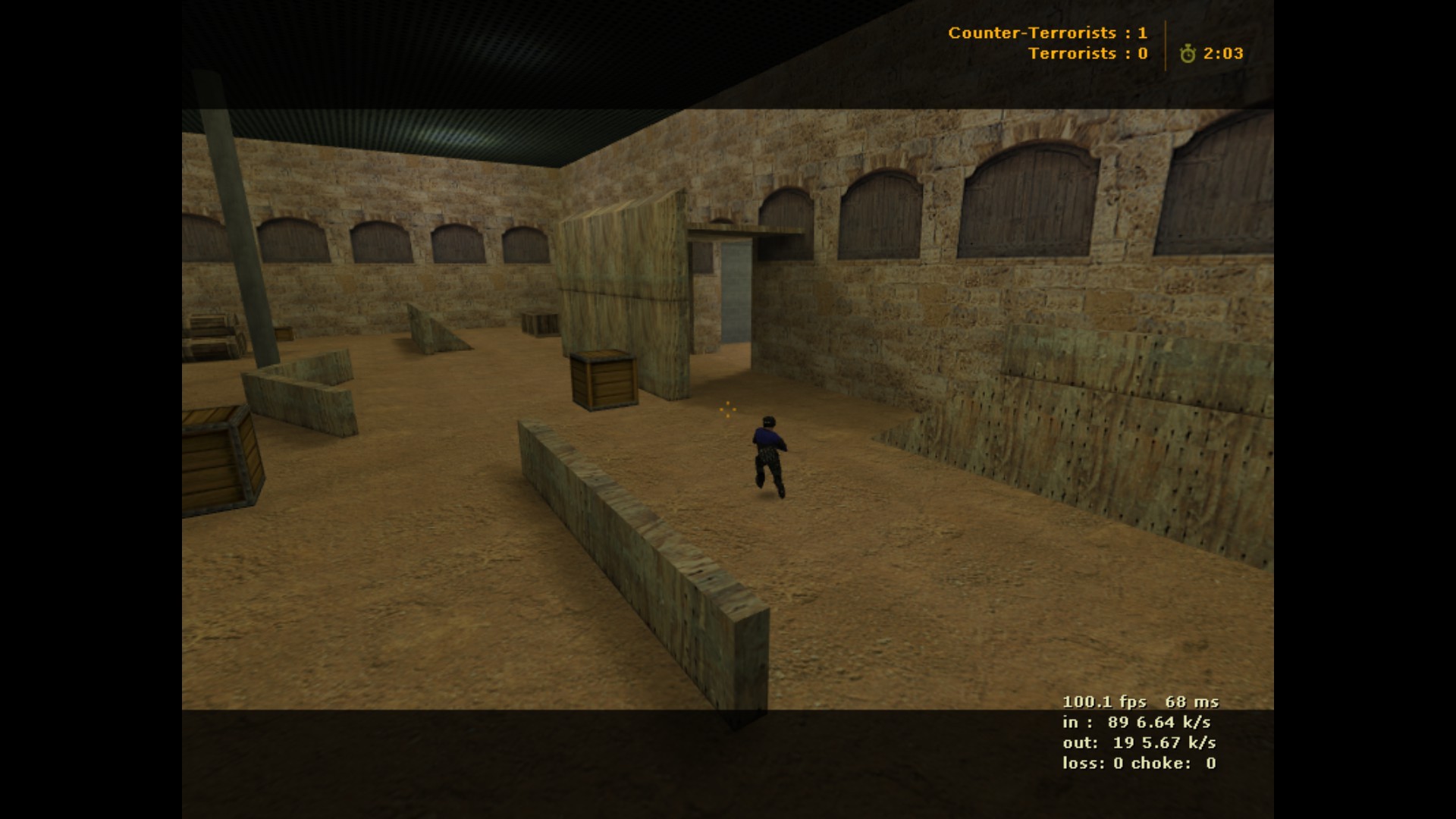This screenshot has height=819, width=1456.
Task: Click the crosshair in the center
Action: click(727, 409)
